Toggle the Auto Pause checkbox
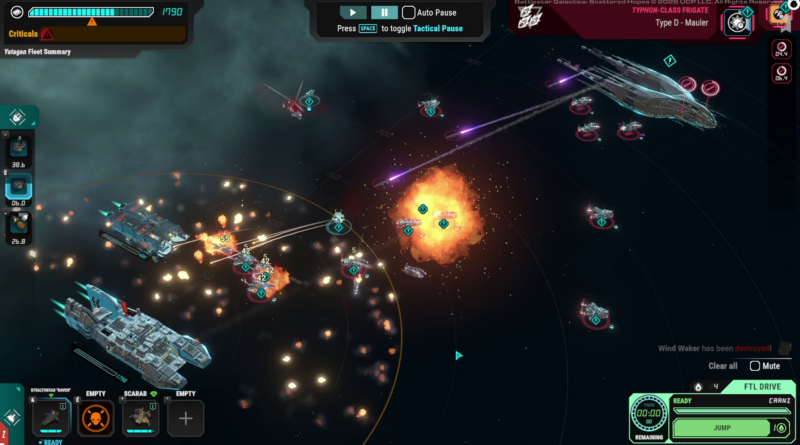 point(409,13)
